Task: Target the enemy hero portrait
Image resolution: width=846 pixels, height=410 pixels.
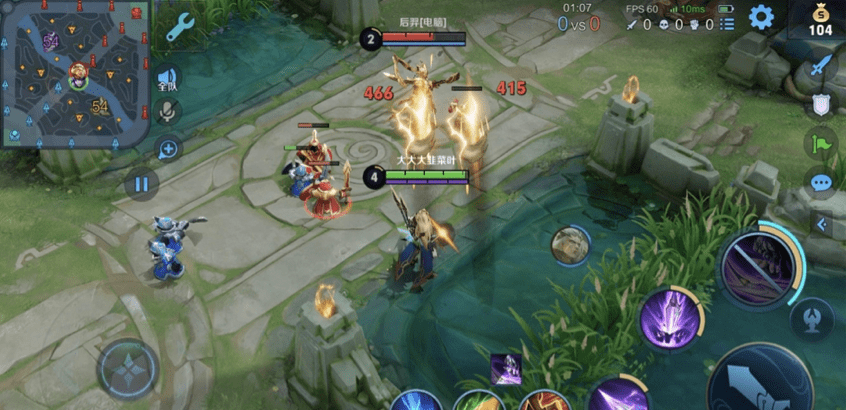Action: [570, 245]
